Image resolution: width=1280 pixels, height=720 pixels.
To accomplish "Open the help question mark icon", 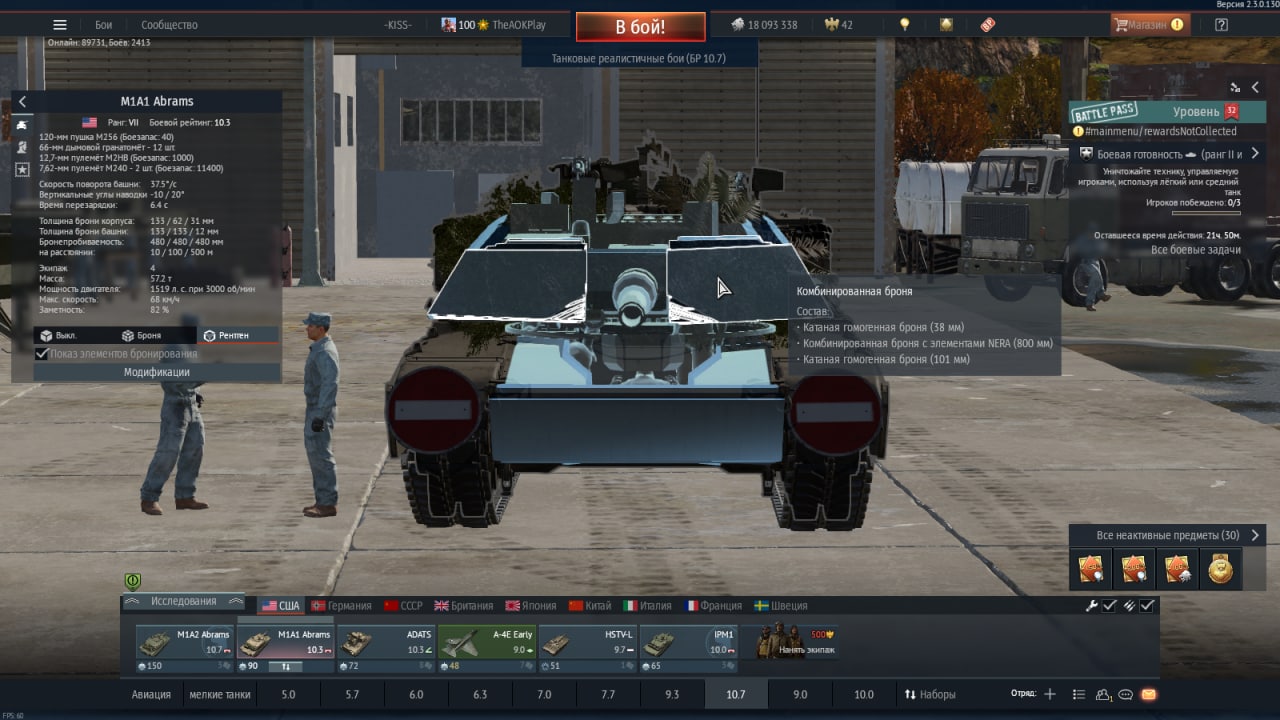I will pyautogui.click(x=1221, y=25).
